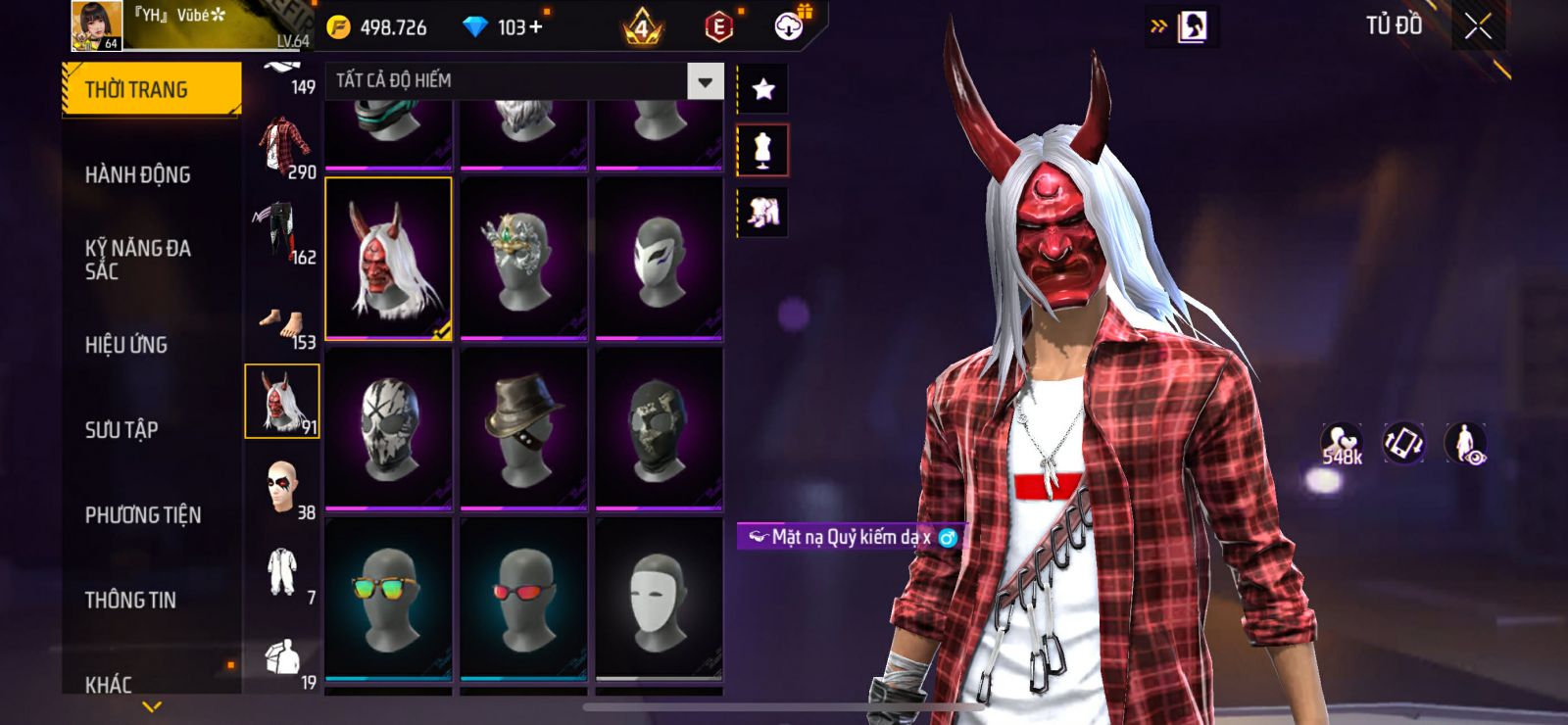Add diamonds with the plus button
This screenshot has height=725, width=1568.
(535, 27)
